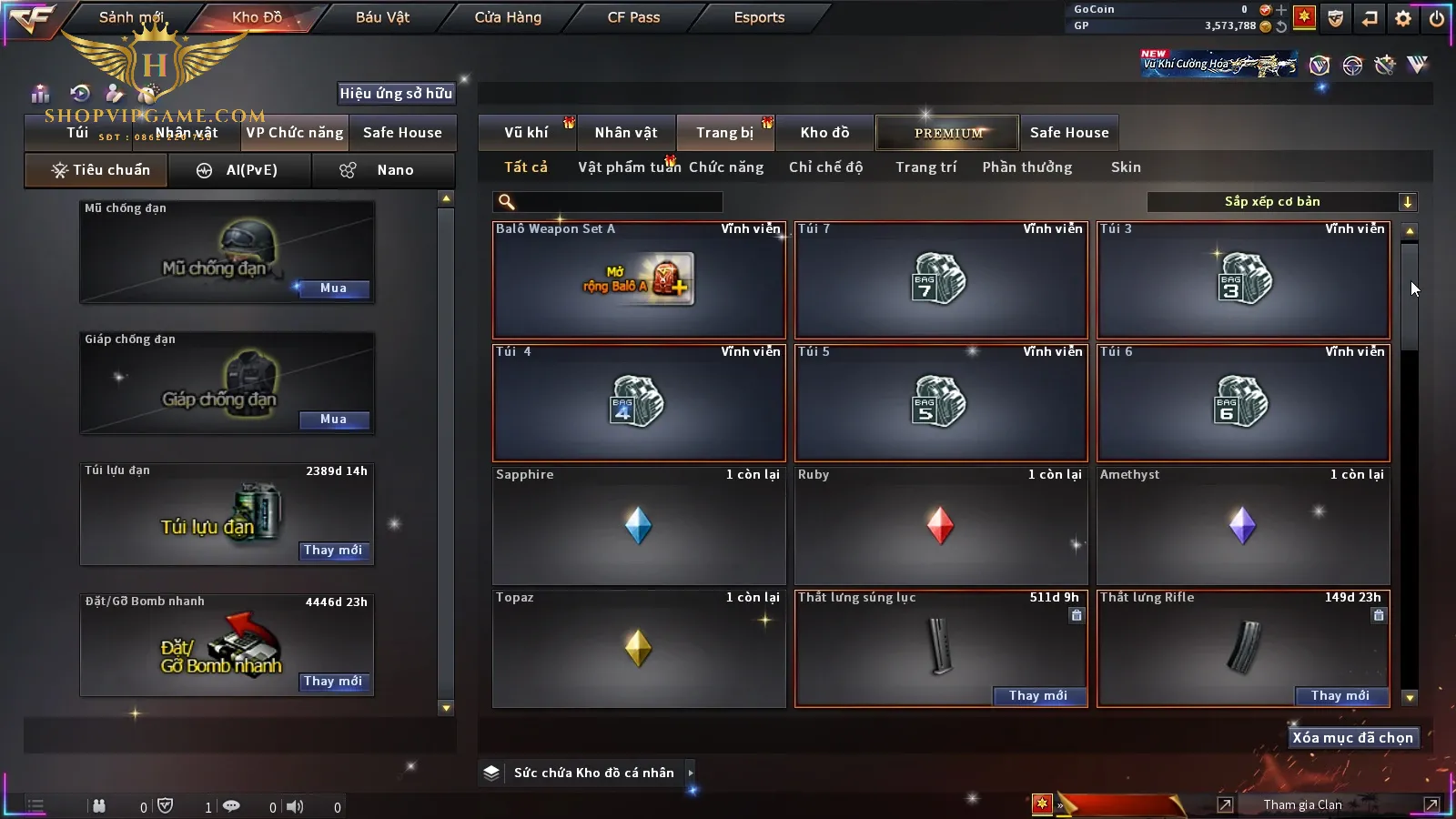Open the PREMIUM storage tab
This screenshot has height=819, width=1456.
[x=947, y=133]
